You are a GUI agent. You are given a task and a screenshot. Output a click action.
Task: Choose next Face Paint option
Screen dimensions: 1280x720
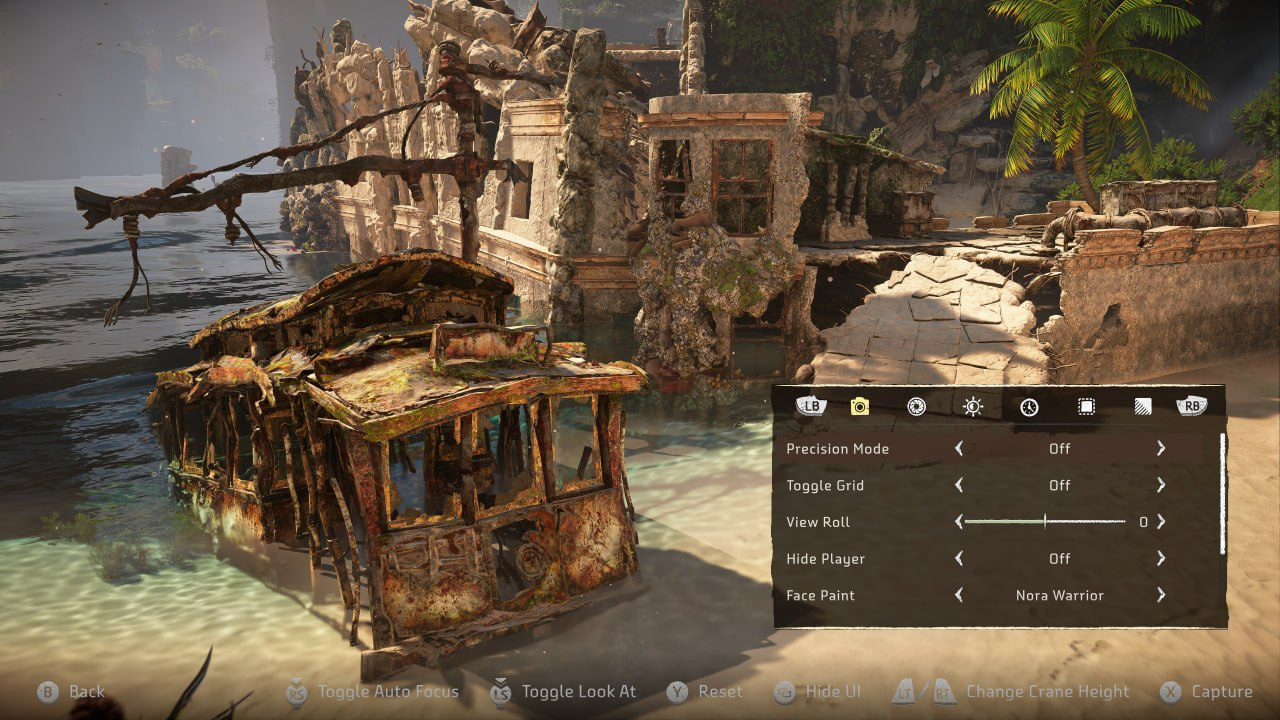[x=1161, y=595]
